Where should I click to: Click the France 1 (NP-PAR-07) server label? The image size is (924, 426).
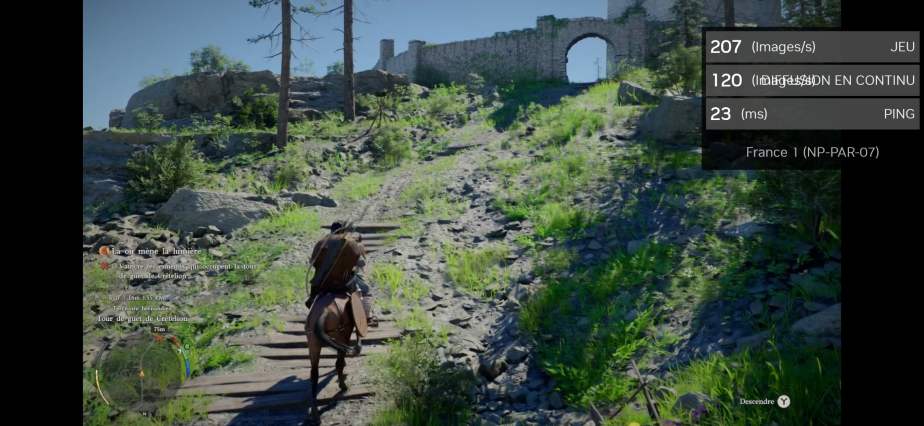coord(812,152)
